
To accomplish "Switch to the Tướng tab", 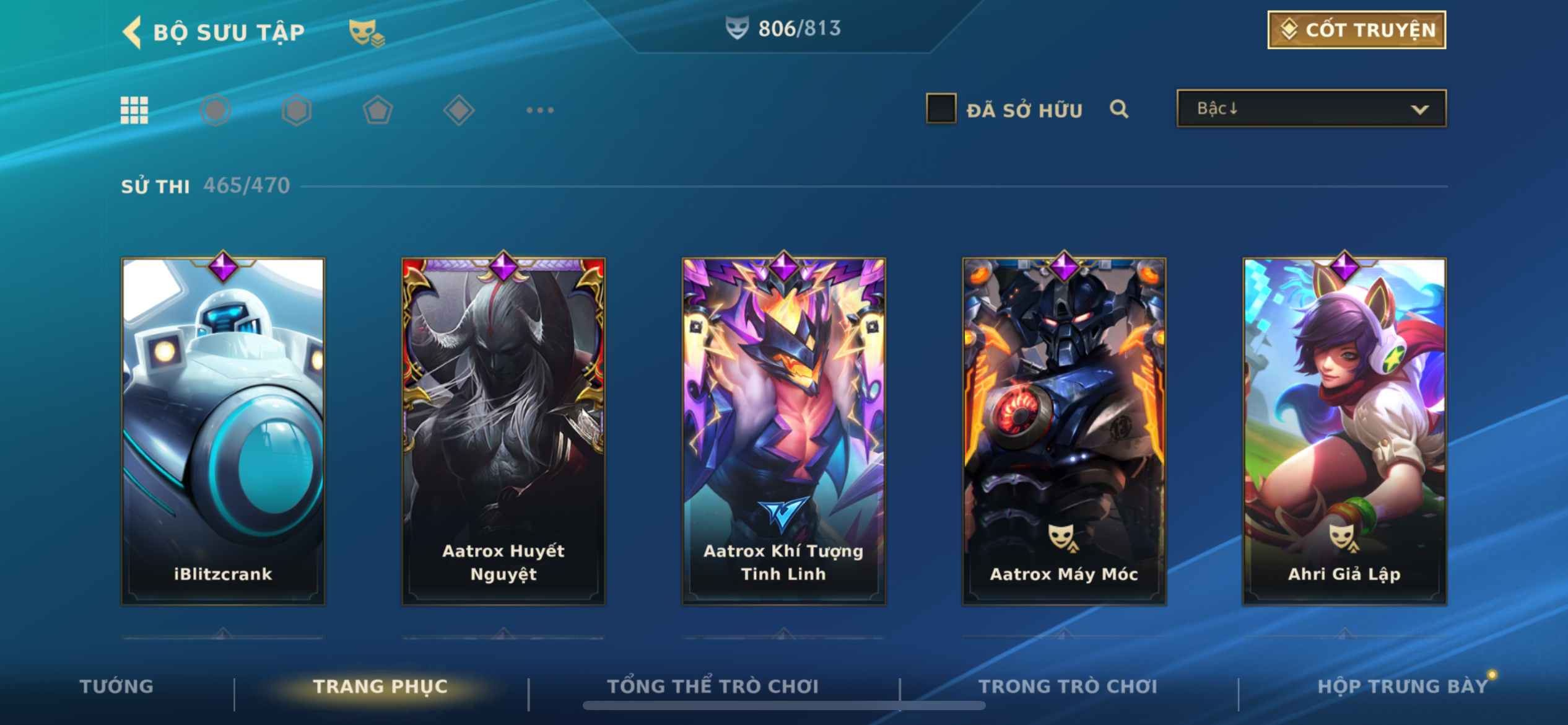I will tap(116, 686).
